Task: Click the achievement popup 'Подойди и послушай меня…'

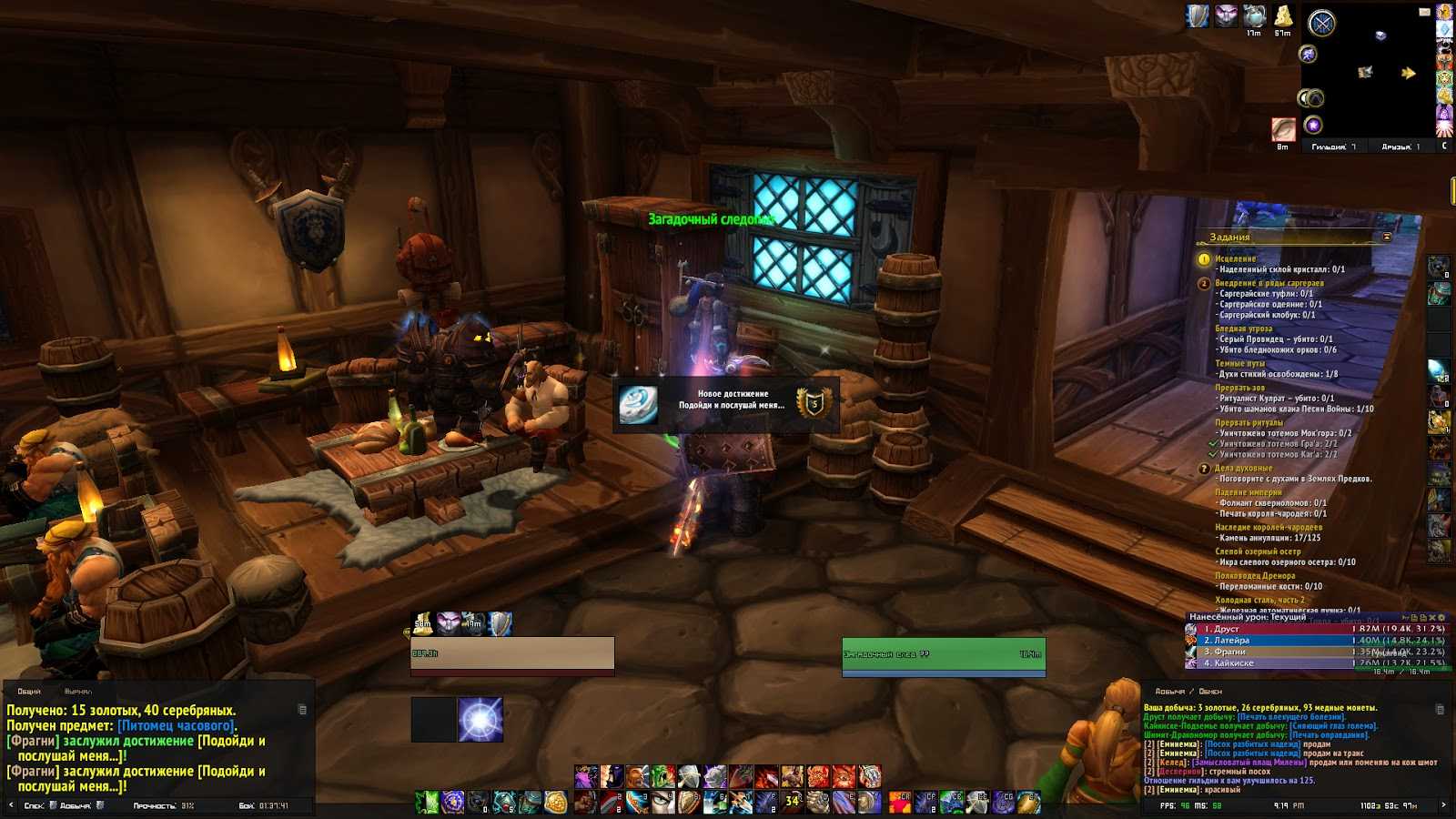Action: coord(725,404)
